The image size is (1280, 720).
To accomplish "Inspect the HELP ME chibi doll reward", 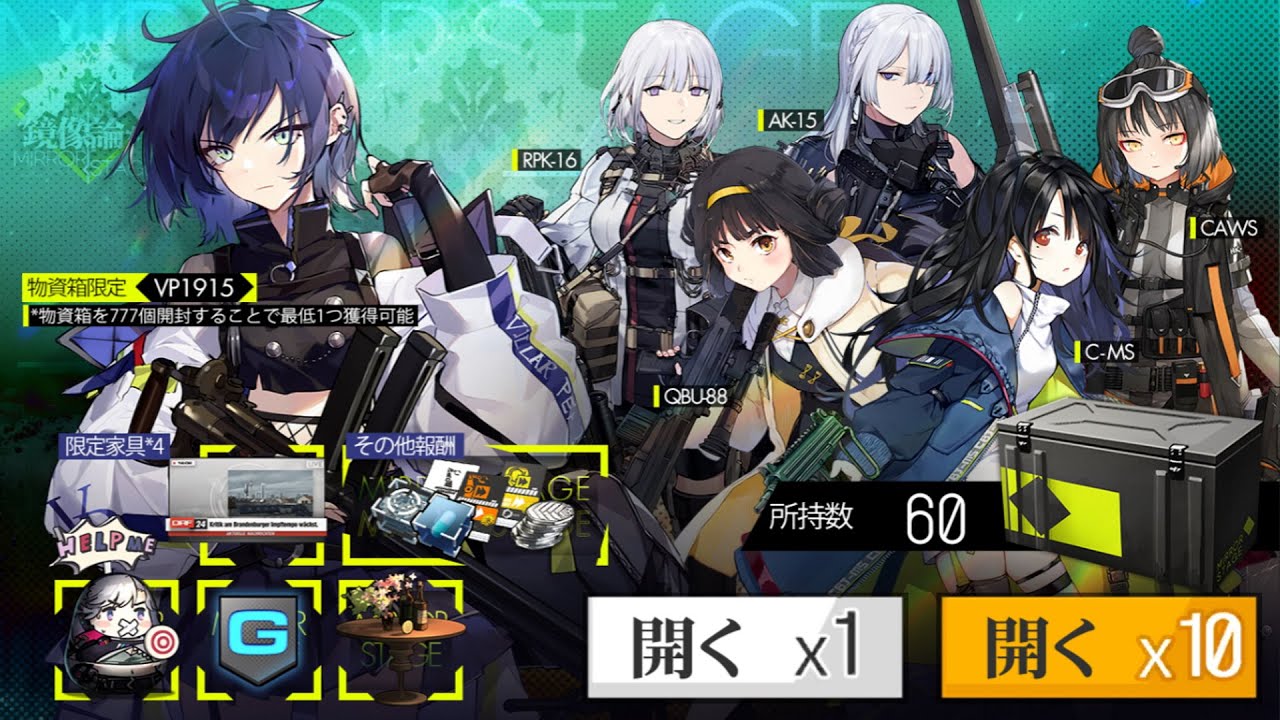I will 117,636.
